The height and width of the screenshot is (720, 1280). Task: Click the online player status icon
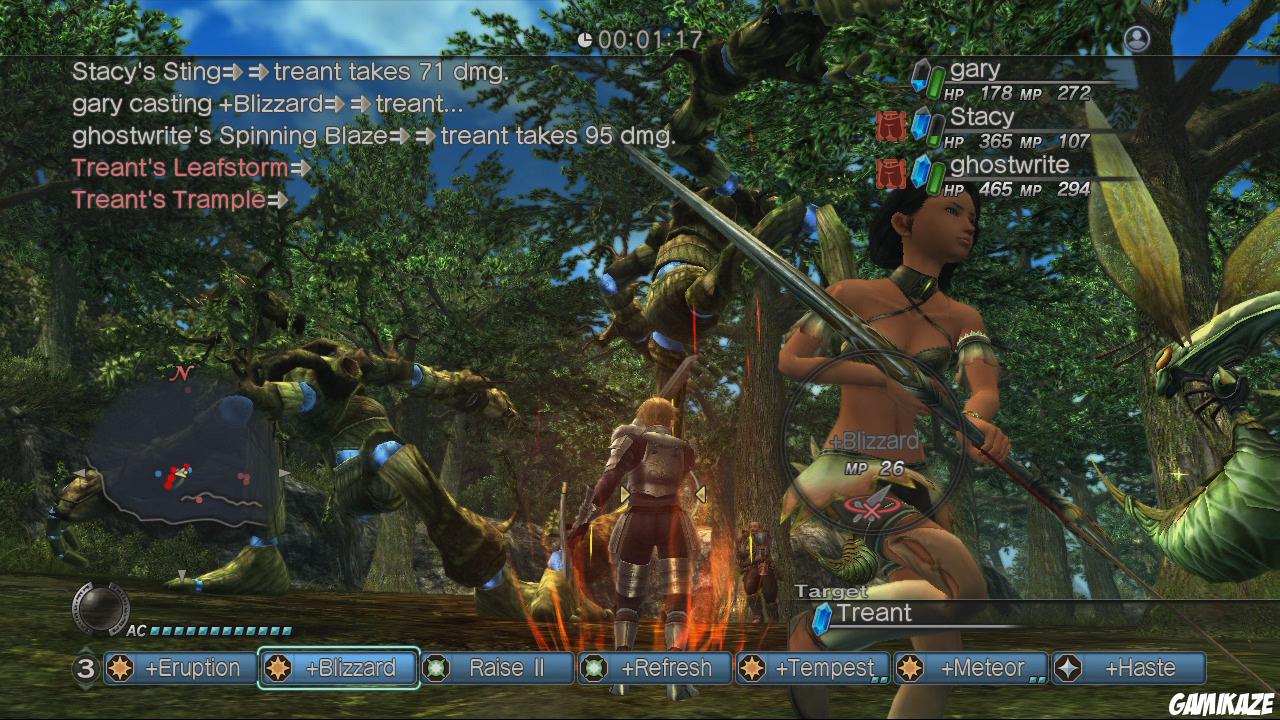click(1137, 39)
